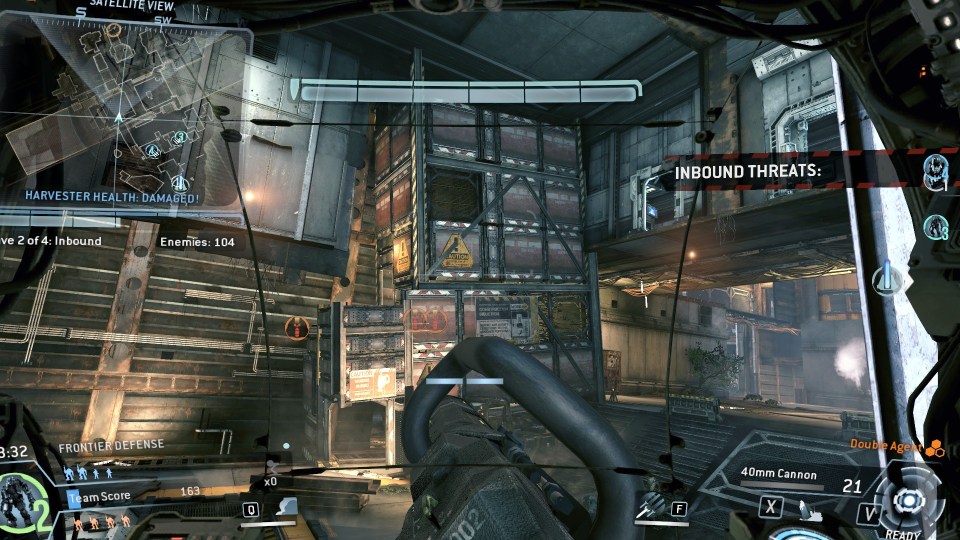Use the ordnance ability icon beside Q
Screen dimensions: 960x540
tap(285, 507)
